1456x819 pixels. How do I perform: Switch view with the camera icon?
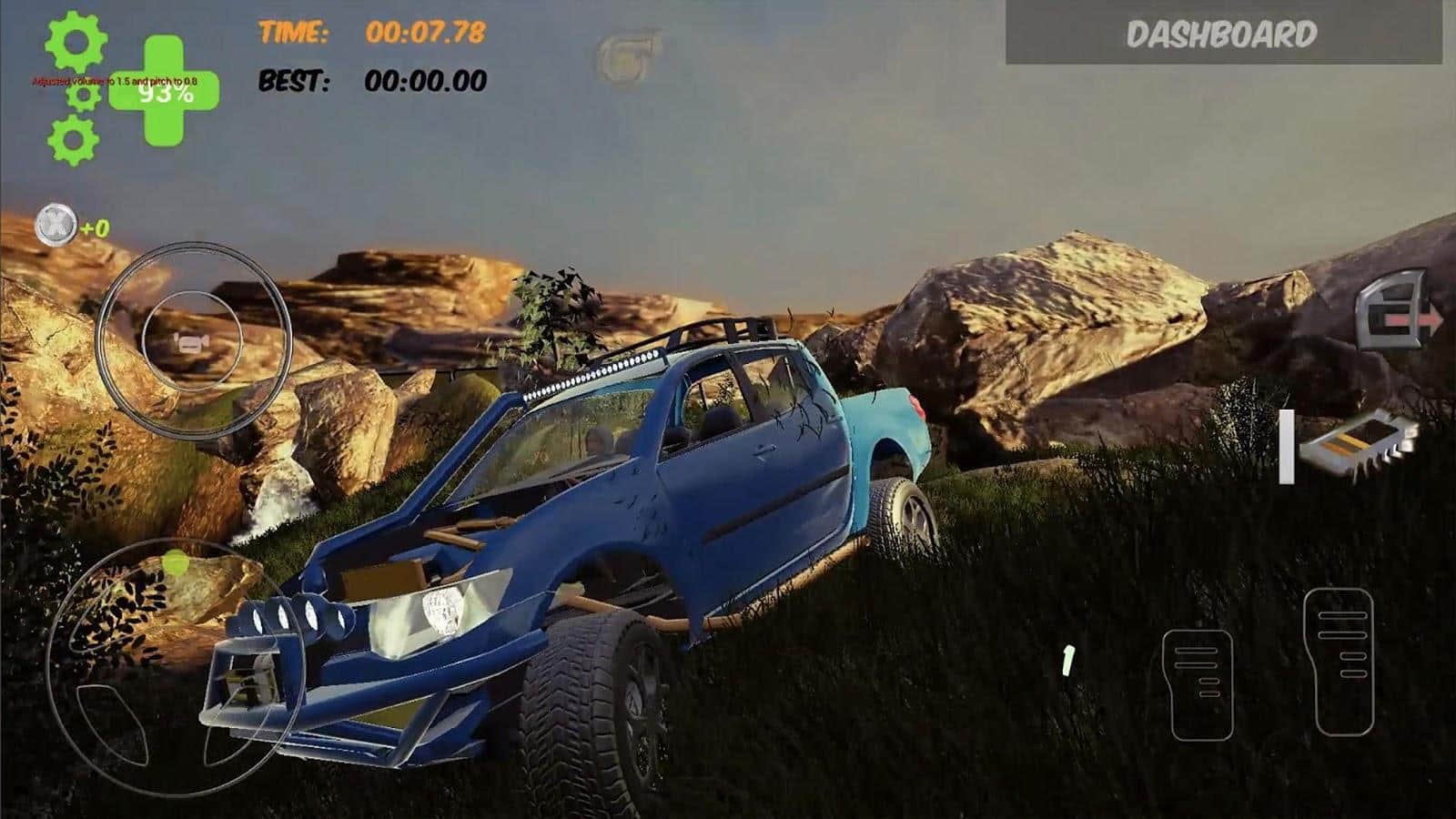(191, 345)
